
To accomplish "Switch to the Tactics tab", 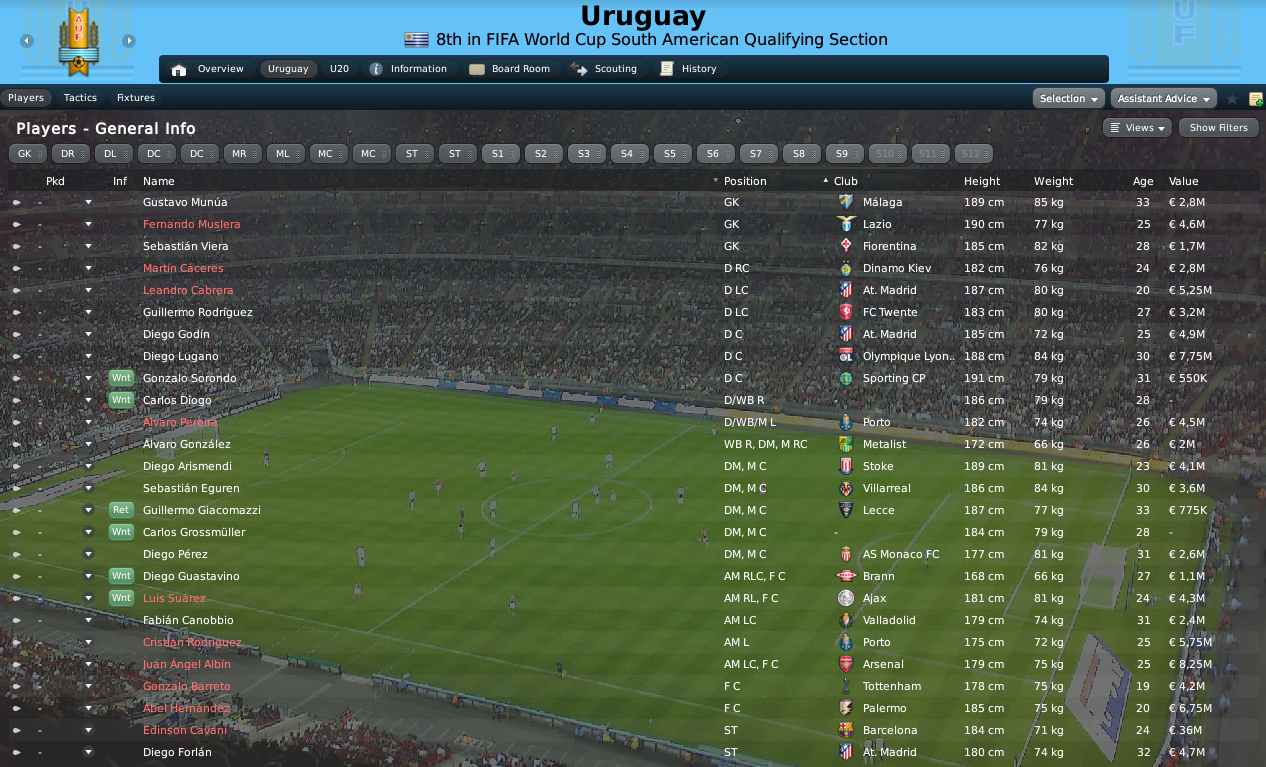I will (80, 98).
